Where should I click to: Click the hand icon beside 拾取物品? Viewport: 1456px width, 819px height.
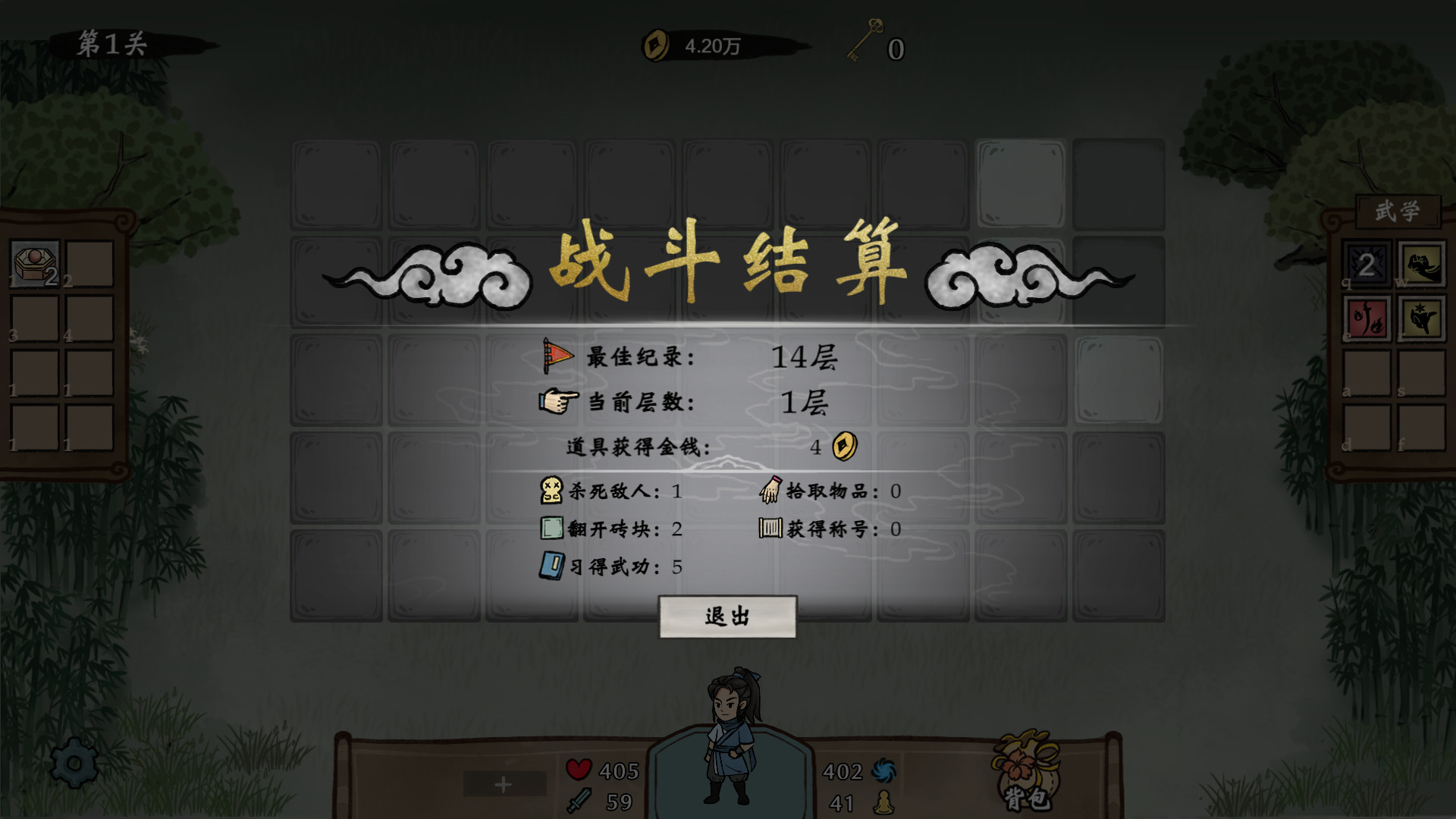772,491
